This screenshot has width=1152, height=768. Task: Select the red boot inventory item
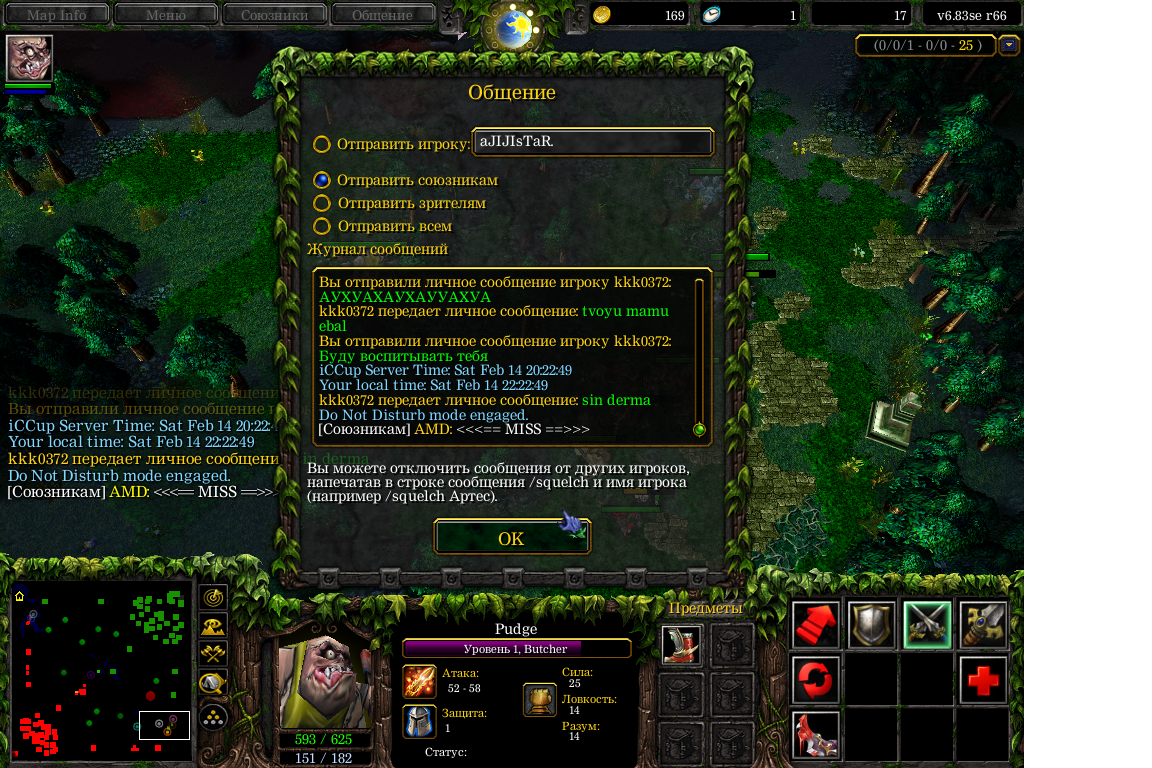pos(681,645)
